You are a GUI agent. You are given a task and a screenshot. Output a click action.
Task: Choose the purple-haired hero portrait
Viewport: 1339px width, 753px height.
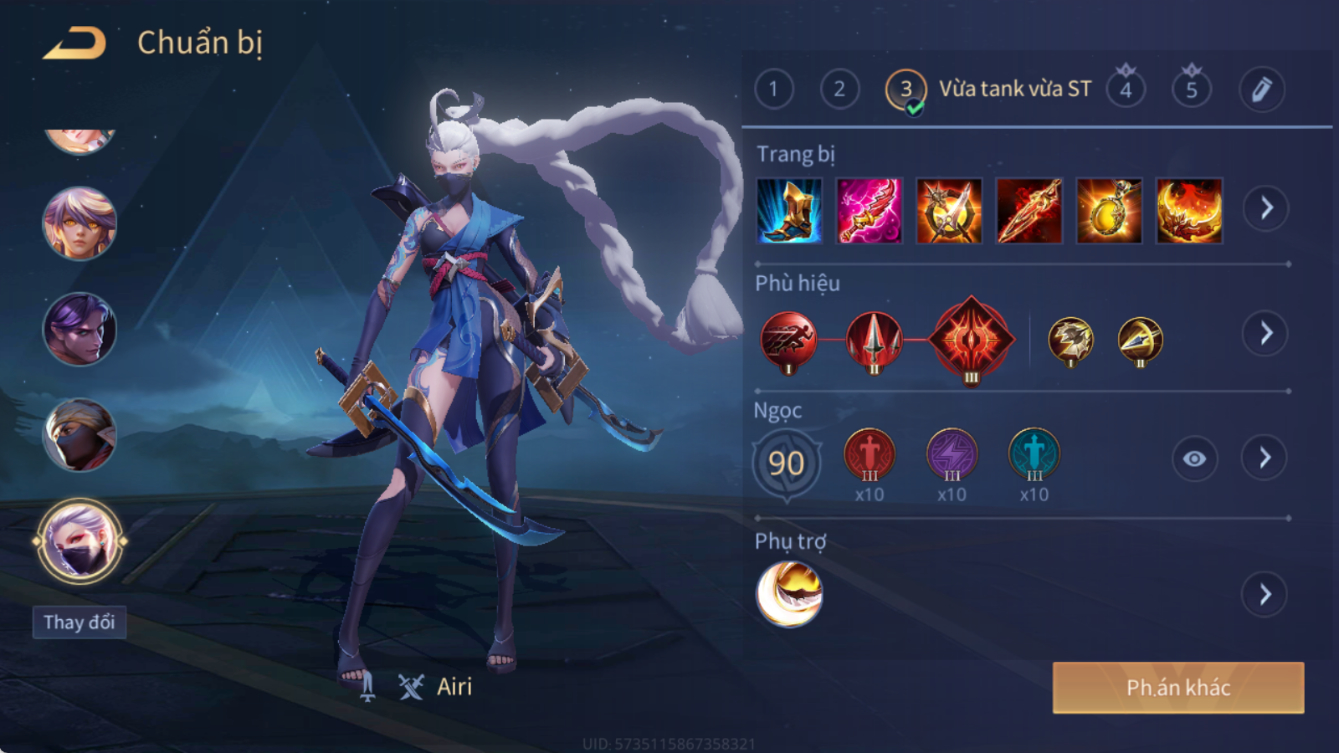pos(79,329)
